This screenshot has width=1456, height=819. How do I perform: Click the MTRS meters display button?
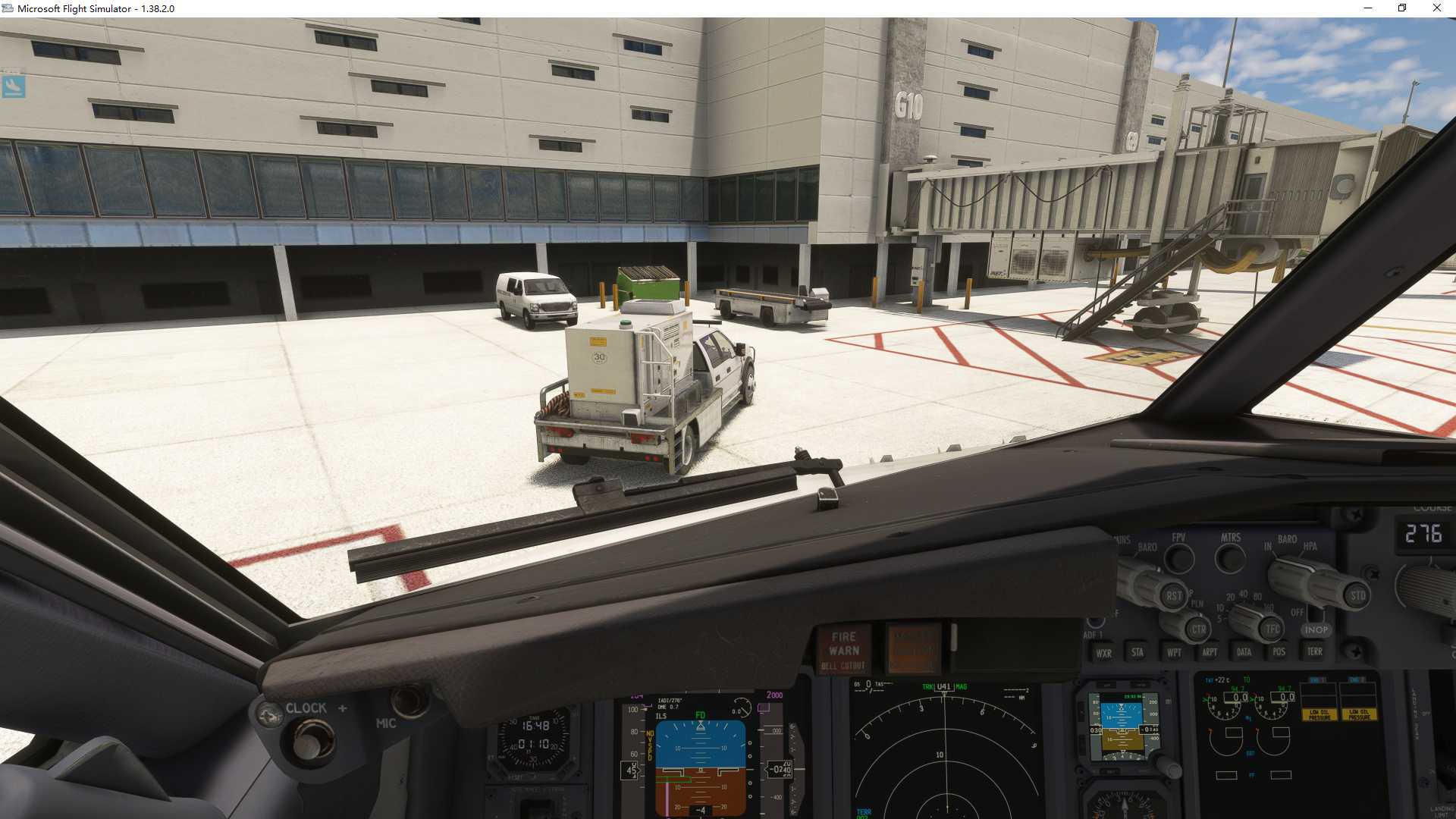[1230, 557]
